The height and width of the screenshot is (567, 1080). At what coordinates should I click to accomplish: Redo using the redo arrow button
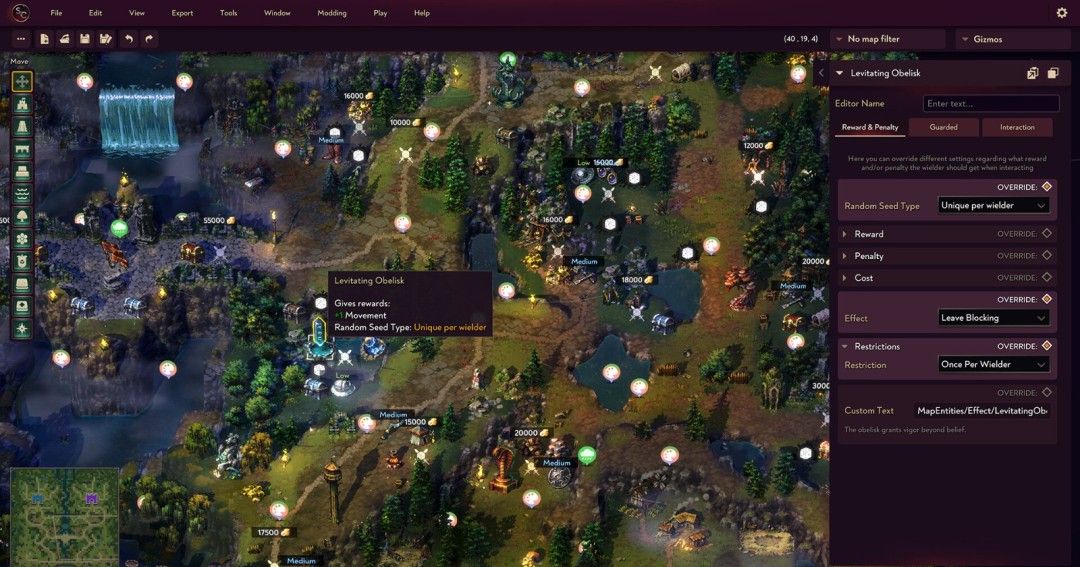click(149, 39)
